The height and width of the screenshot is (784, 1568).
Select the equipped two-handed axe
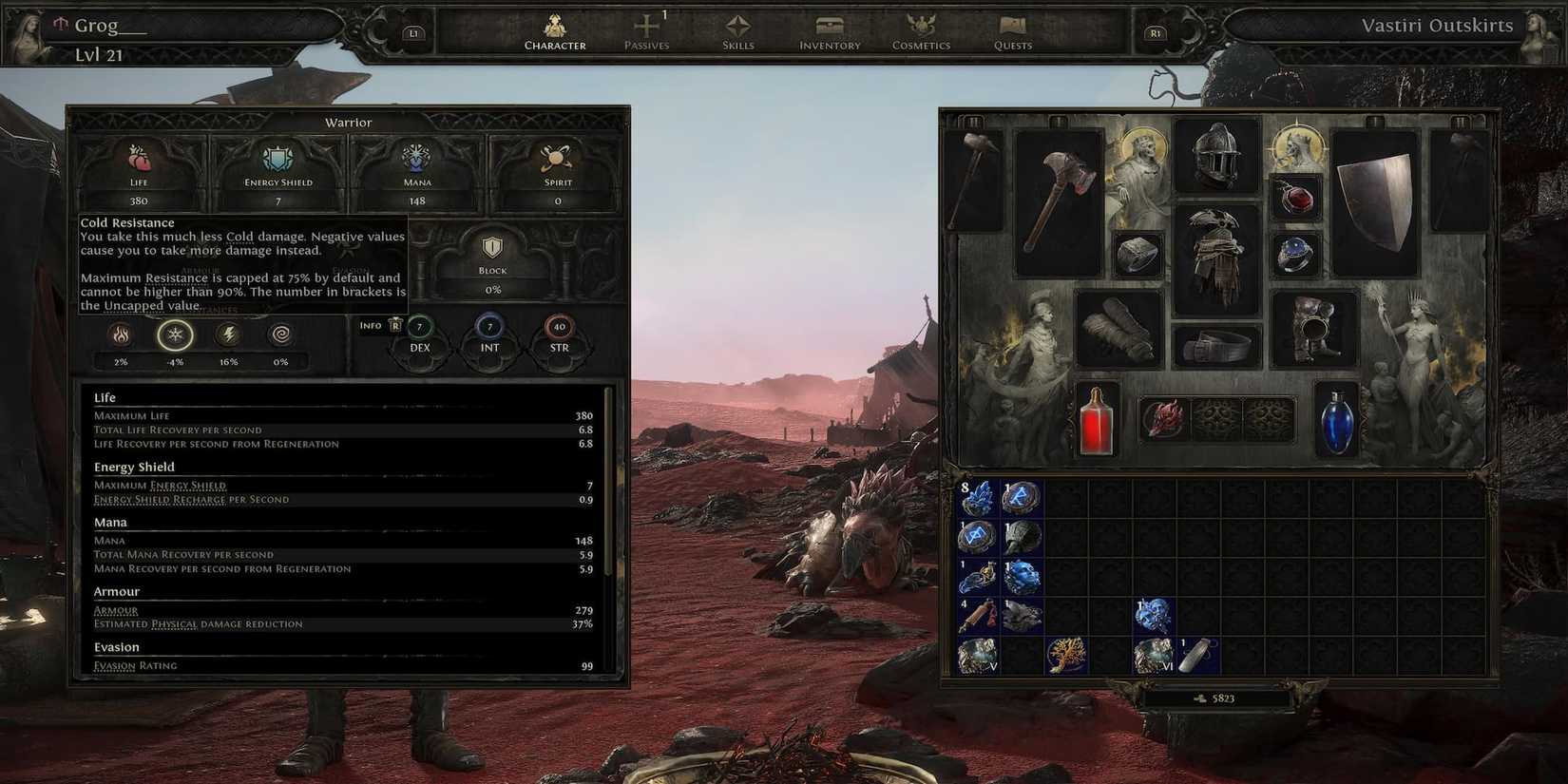coord(1061,200)
